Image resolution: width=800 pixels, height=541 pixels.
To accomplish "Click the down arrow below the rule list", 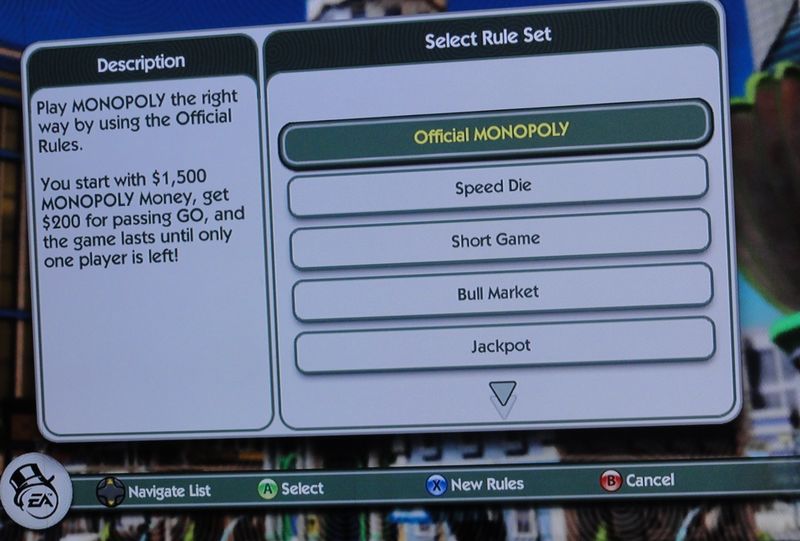I will 503,393.
